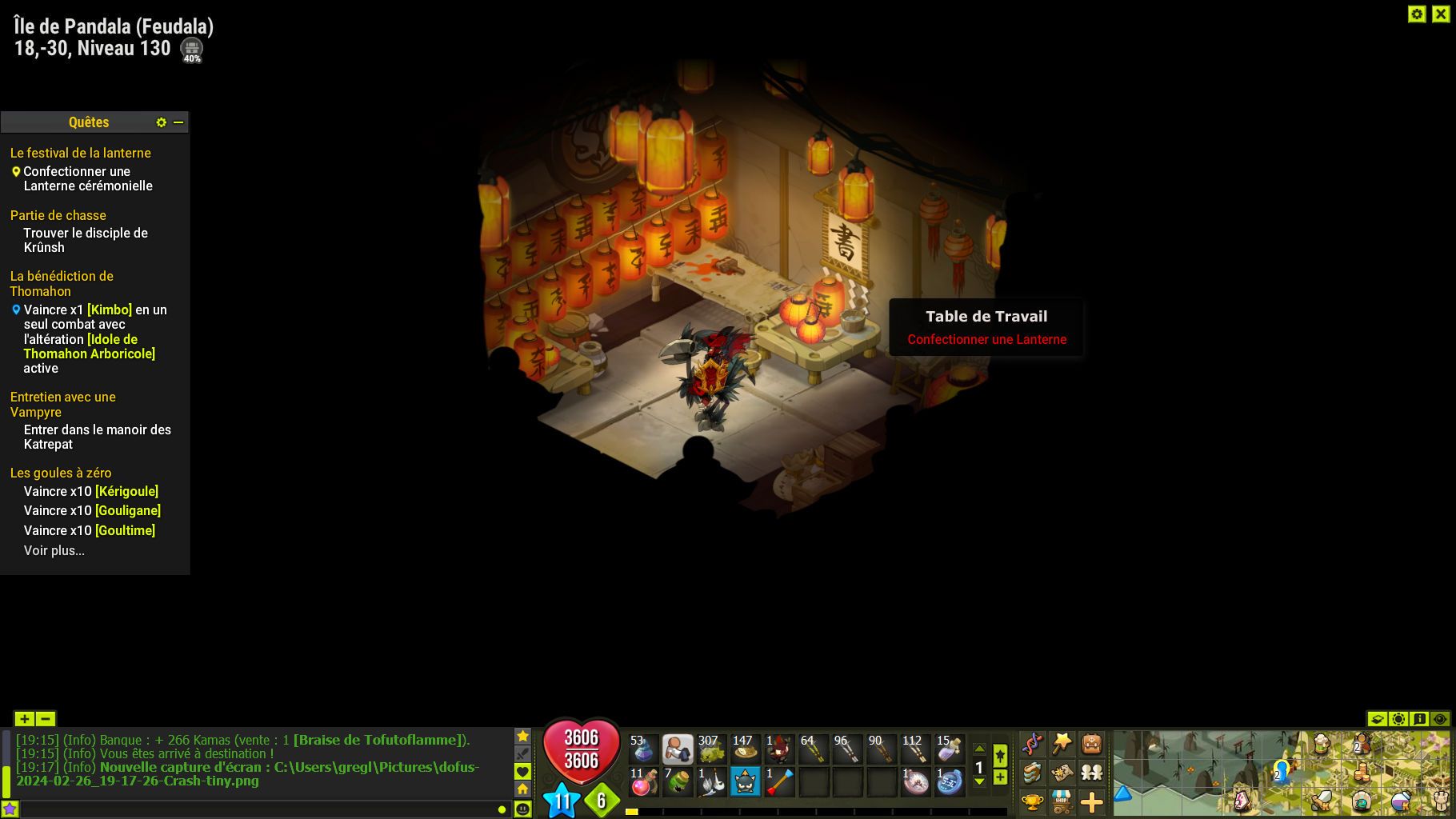
Task: Toggle the sword combat chat channel
Action: pos(524,753)
